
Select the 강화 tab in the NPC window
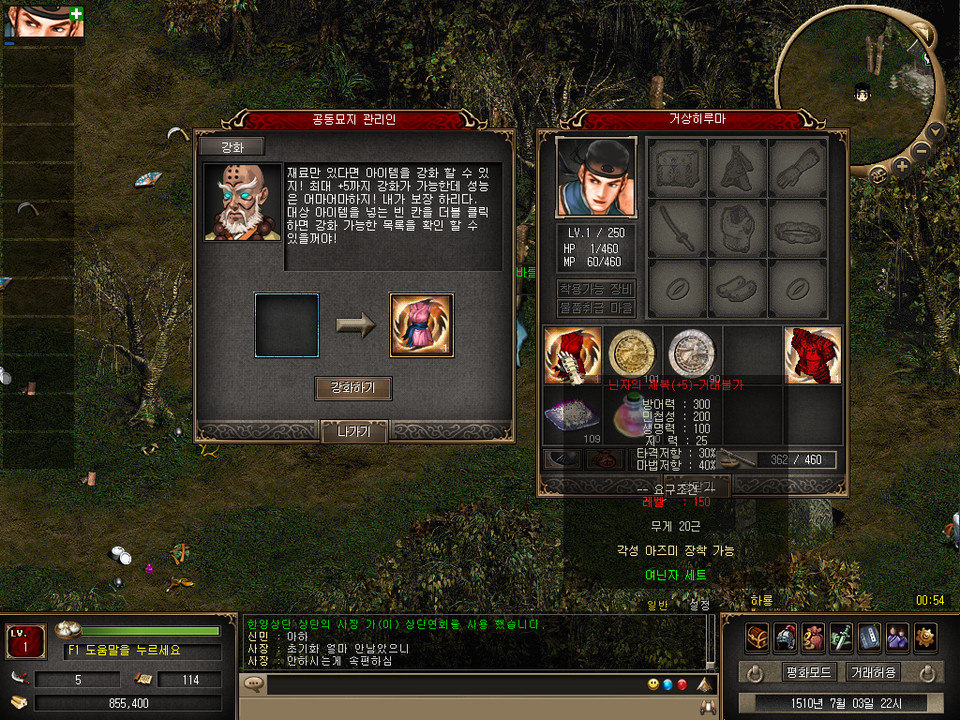pyautogui.click(x=231, y=147)
